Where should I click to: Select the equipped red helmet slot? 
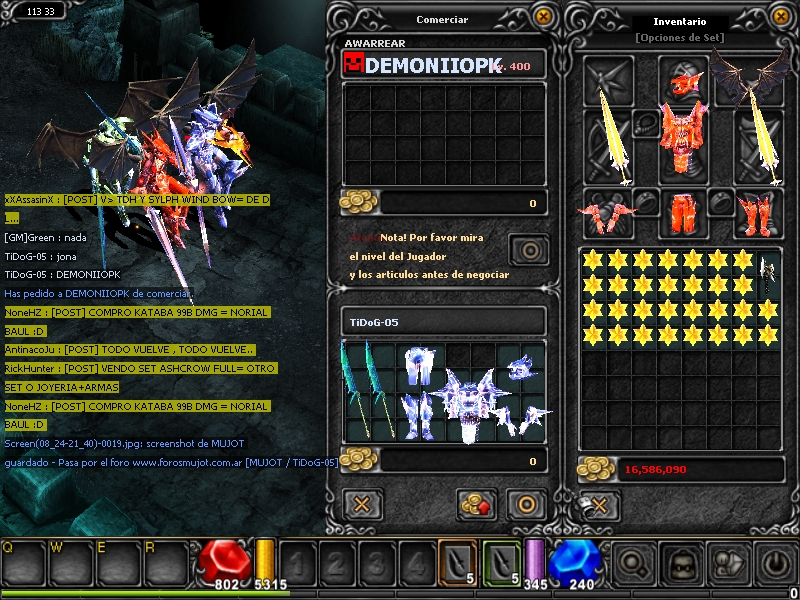(x=683, y=79)
